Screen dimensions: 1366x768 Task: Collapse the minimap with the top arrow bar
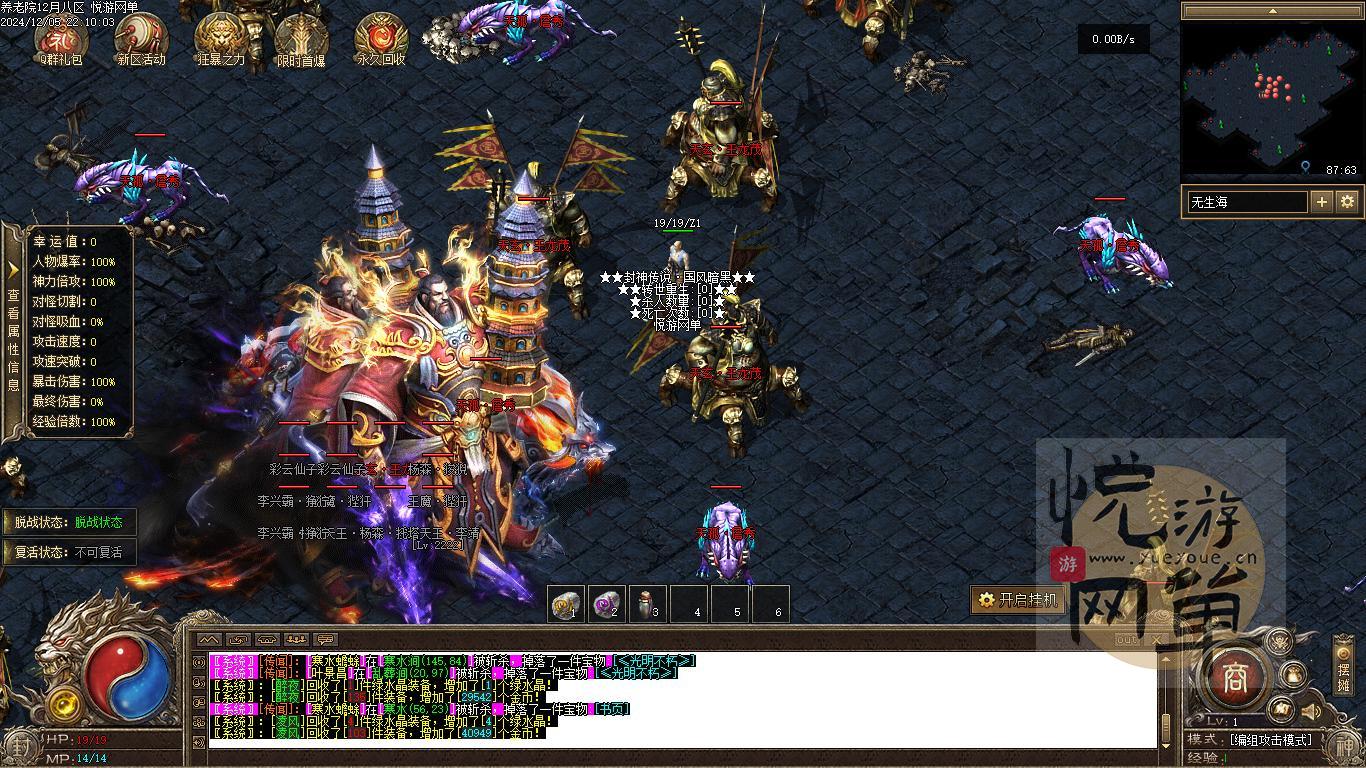(x=1272, y=11)
